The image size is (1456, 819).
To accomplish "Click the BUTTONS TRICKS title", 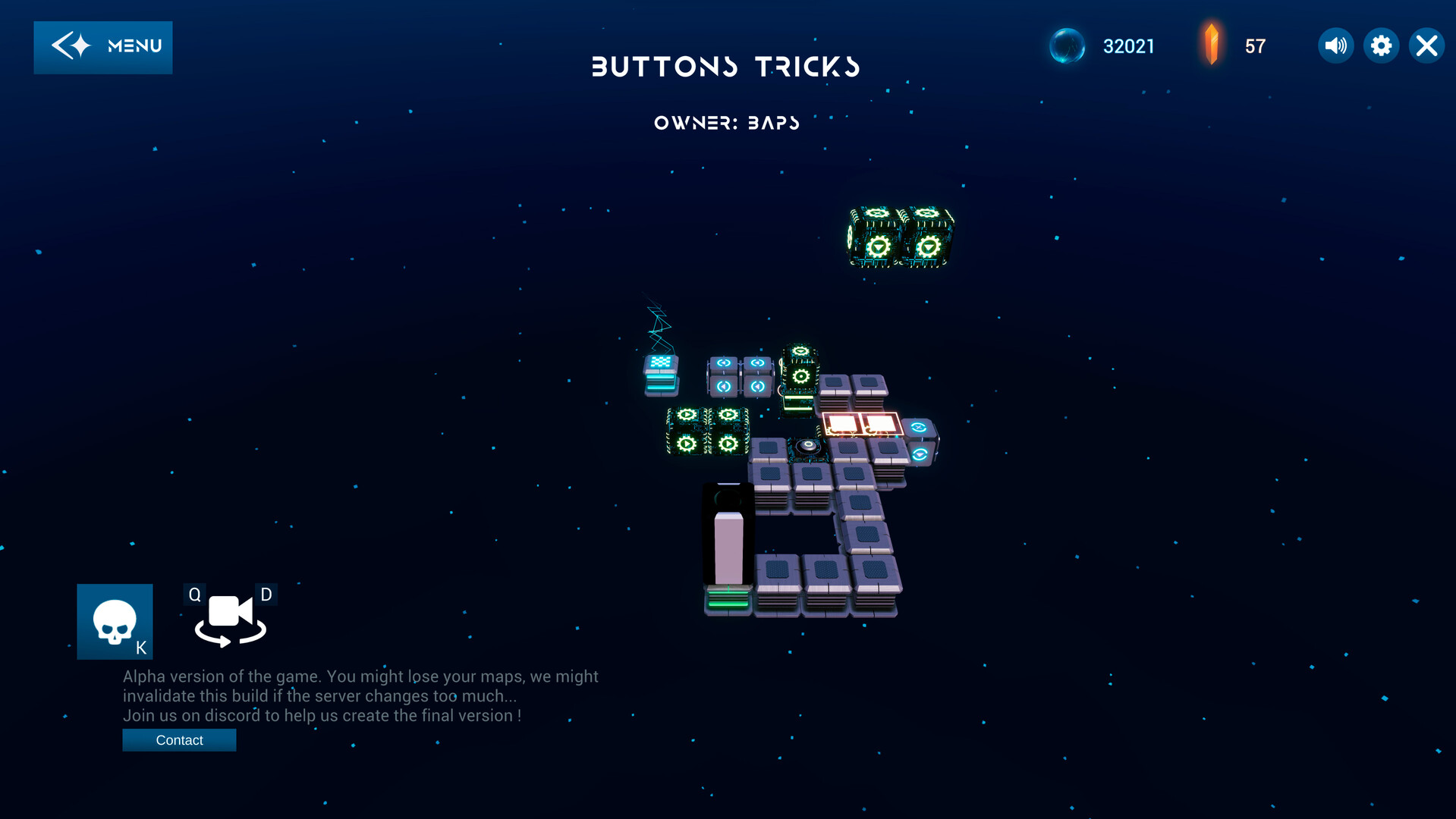I will tap(726, 67).
